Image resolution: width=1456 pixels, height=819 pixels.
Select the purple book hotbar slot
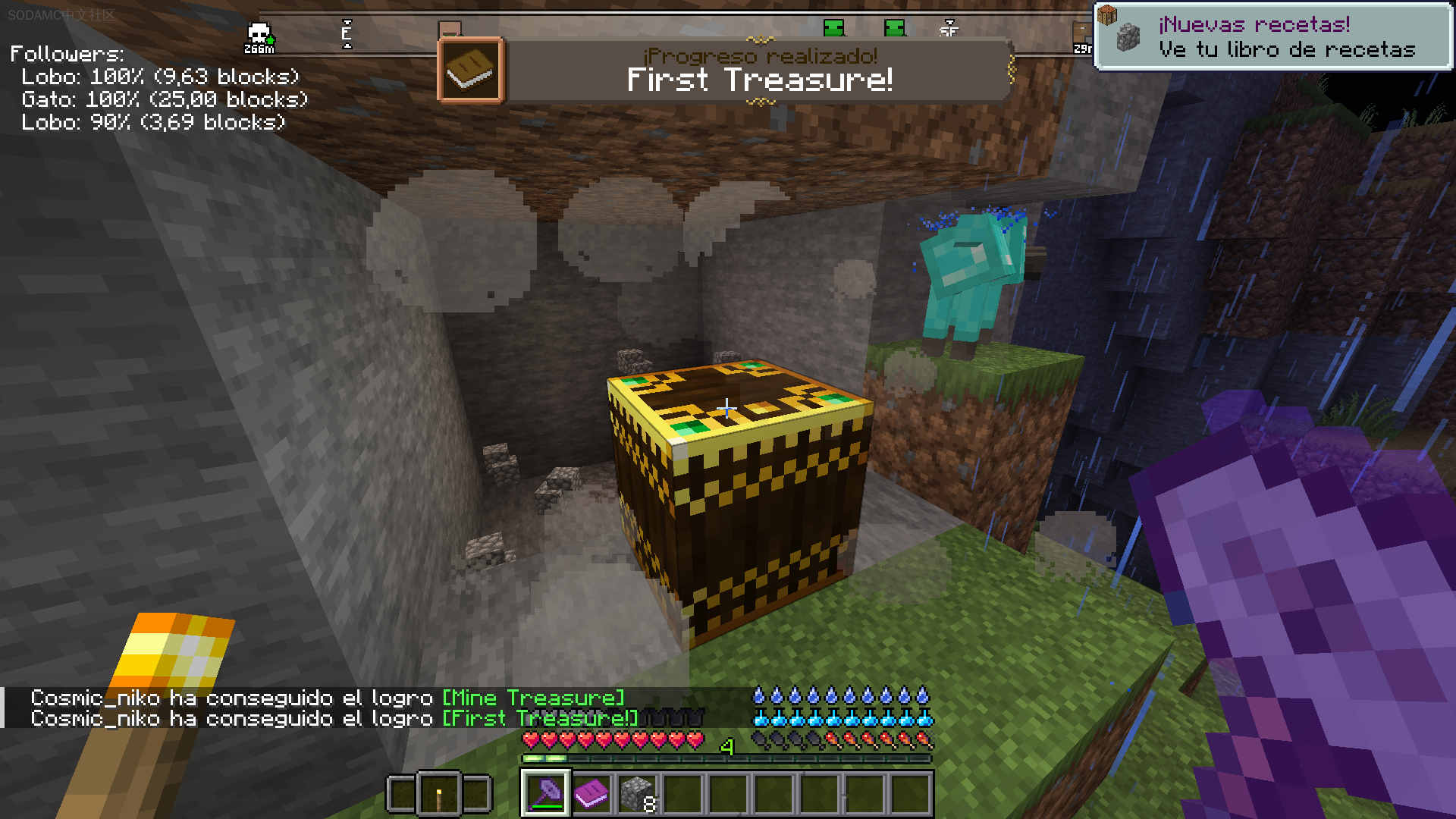591,793
